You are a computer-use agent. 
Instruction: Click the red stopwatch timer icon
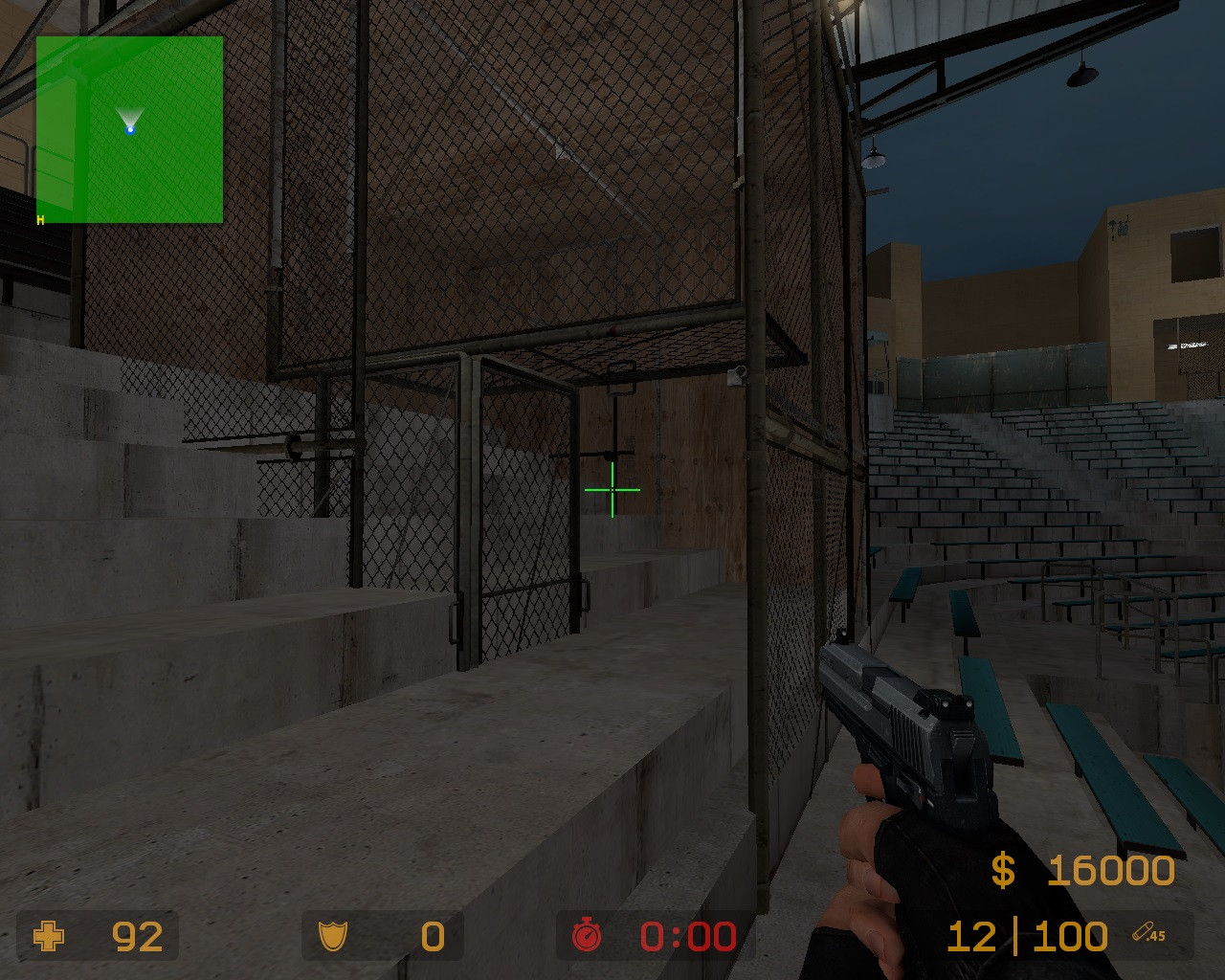pyautogui.click(x=585, y=937)
